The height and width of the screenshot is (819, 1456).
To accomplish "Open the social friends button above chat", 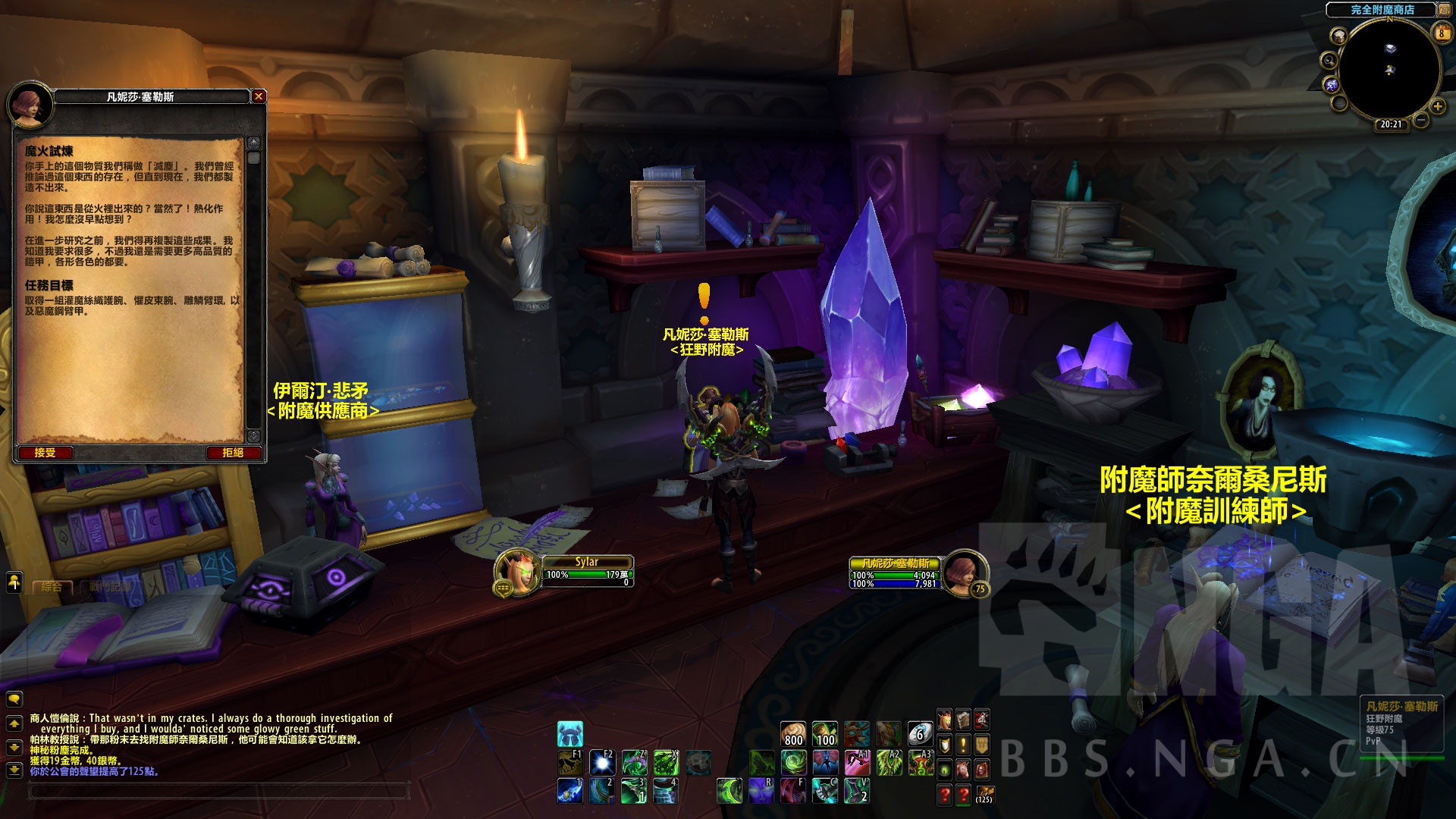I will tap(14, 582).
